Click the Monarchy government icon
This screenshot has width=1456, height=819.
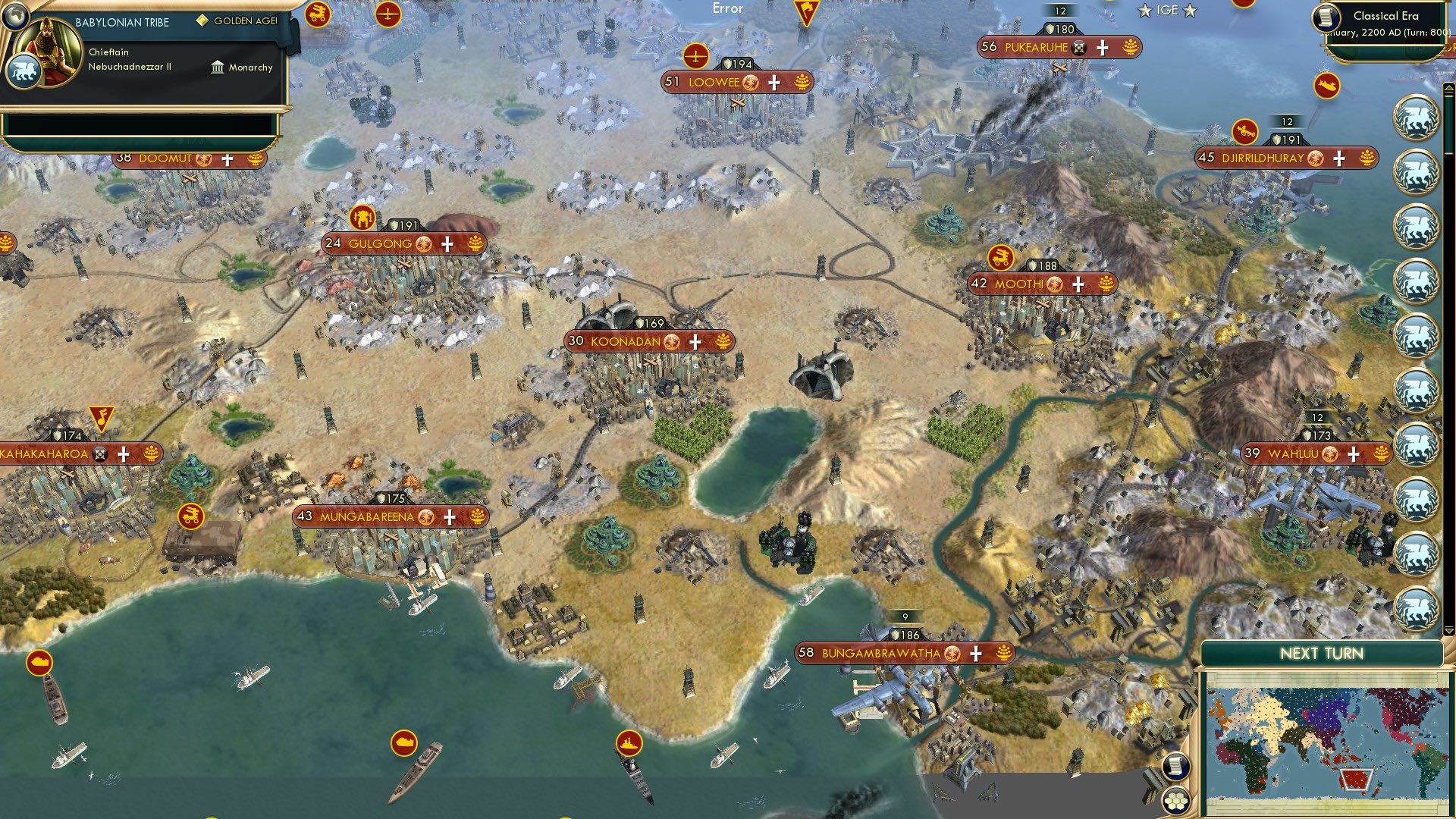coord(218,68)
